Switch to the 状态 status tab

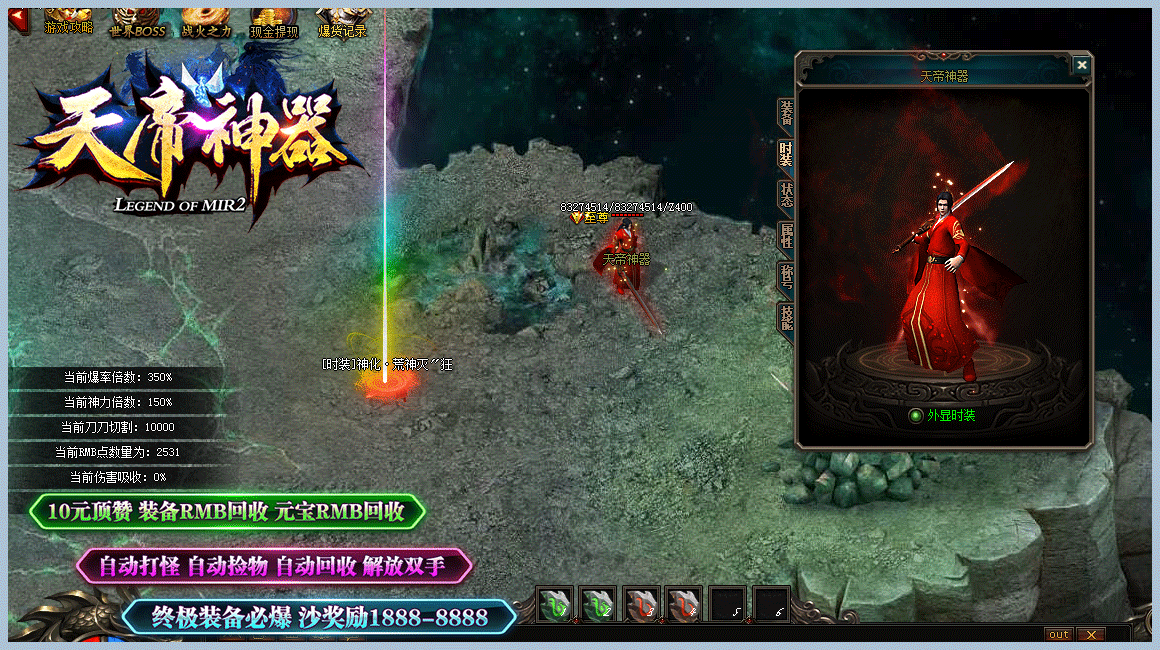pyautogui.click(x=786, y=195)
